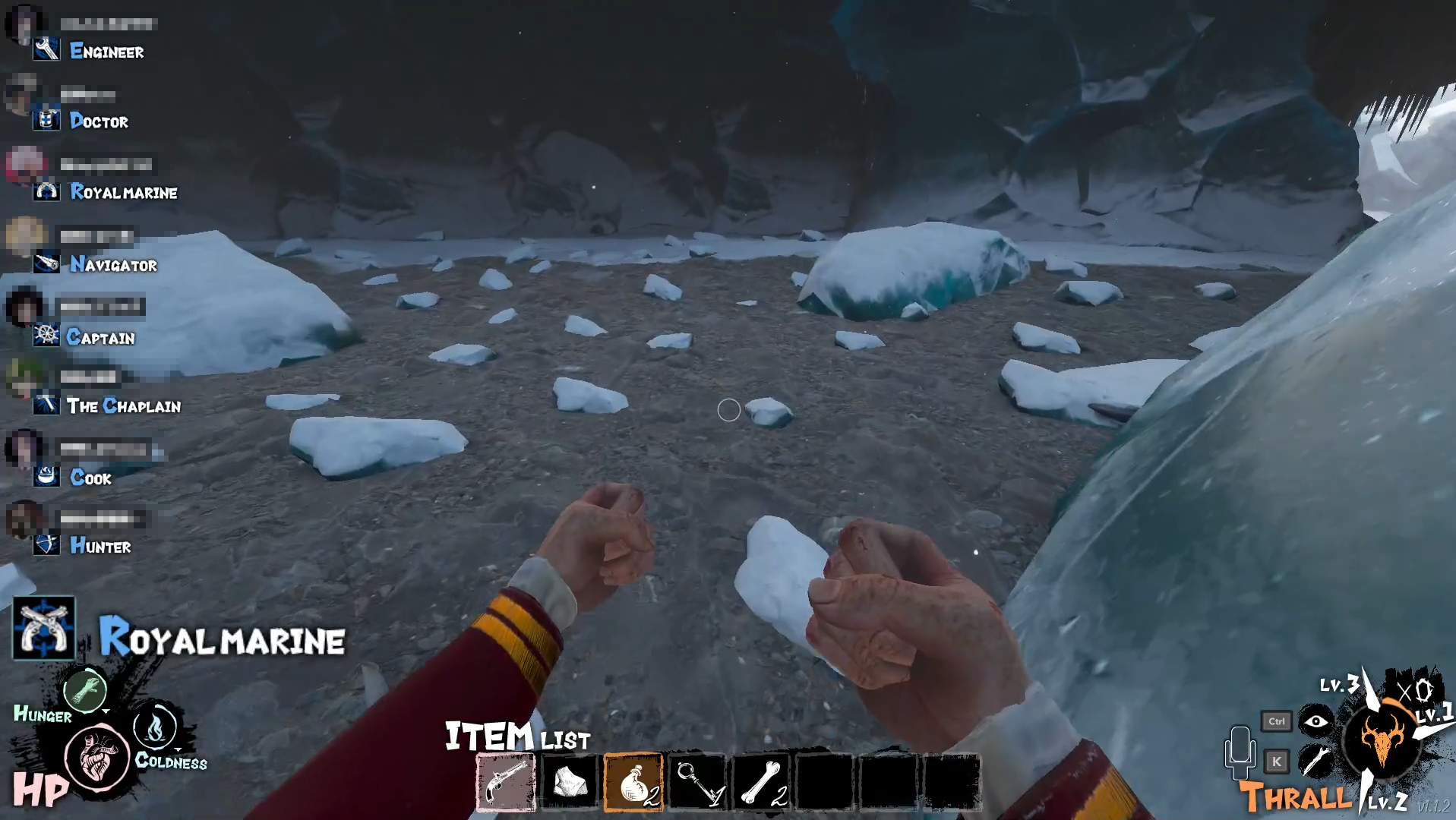Viewport: 1456px width, 820px height.
Task: Toggle the microphone voice chat icon
Action: coord(1240,752)
